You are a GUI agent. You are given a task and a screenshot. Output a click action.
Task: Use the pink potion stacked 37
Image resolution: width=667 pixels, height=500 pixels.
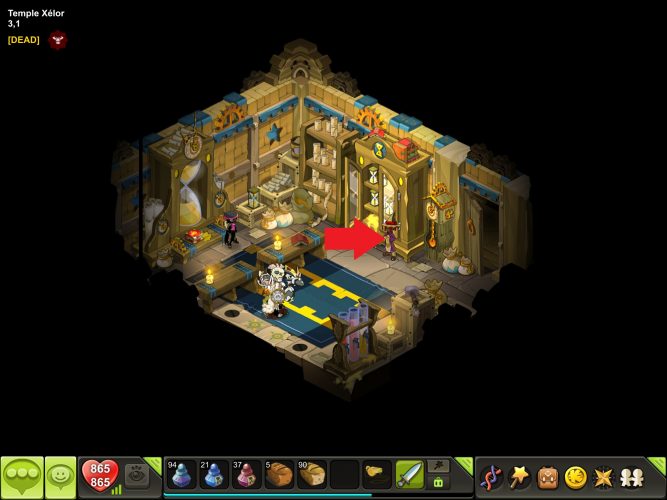[246, 474]
